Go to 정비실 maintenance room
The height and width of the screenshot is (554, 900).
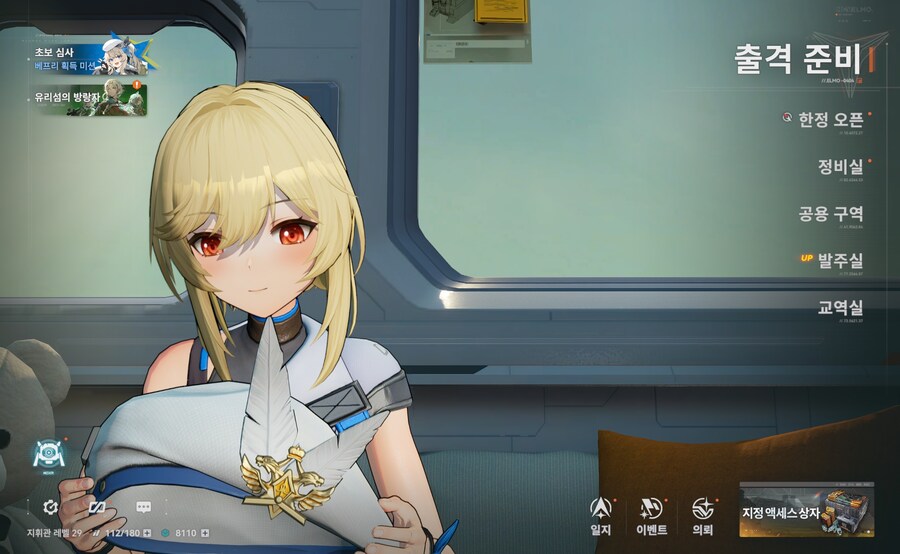point(839,166)
